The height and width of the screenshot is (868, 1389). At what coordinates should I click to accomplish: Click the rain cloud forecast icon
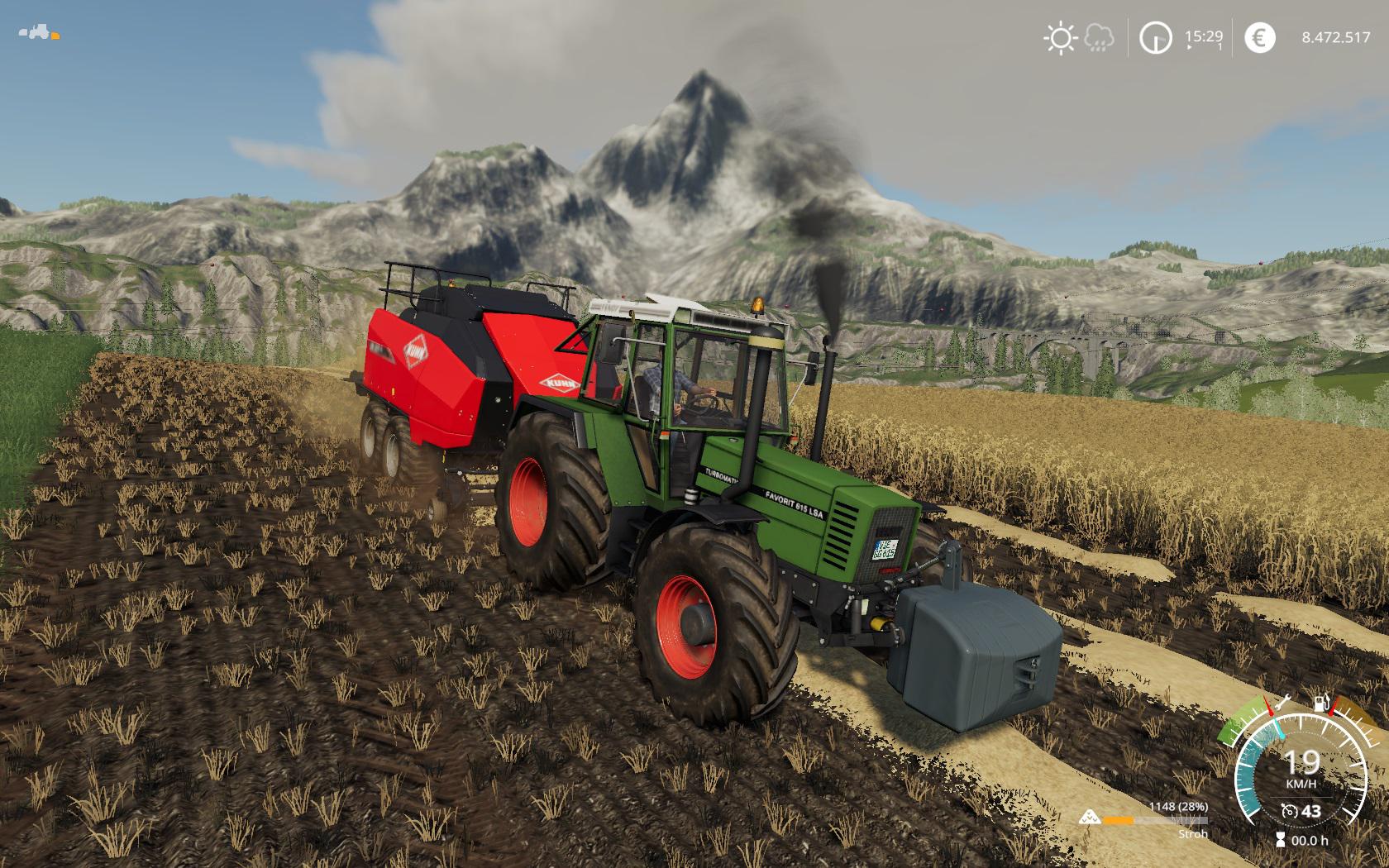[x=1099, y=37]
